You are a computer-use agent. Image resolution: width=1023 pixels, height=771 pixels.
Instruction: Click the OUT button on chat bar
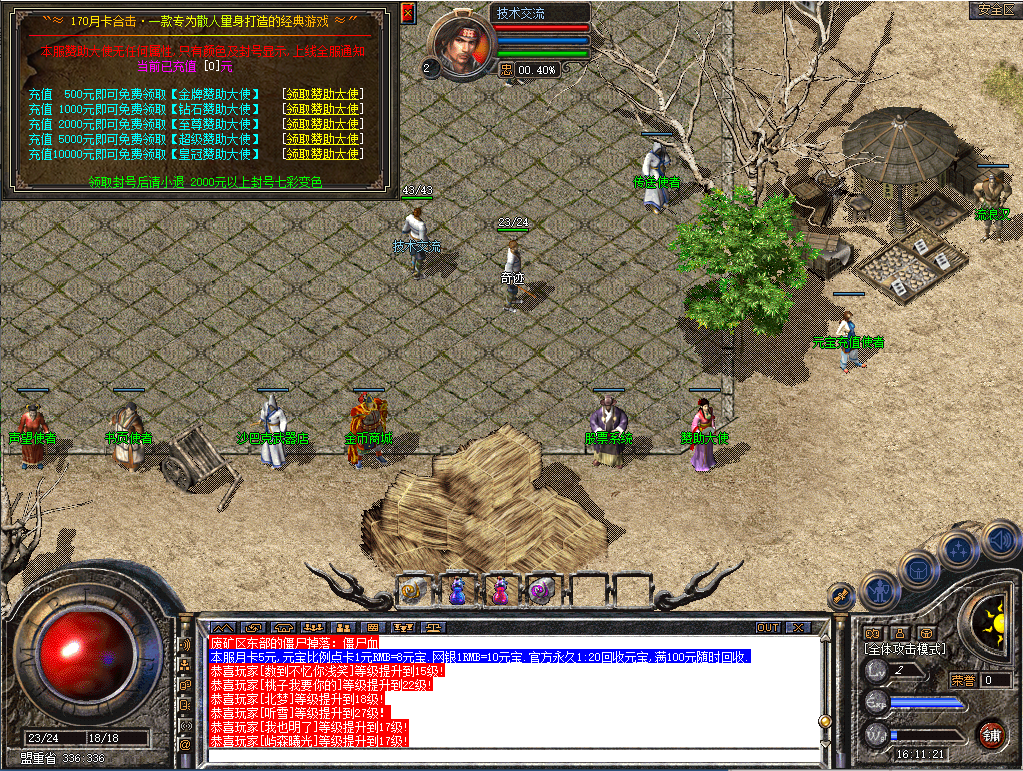pos(768,628)
